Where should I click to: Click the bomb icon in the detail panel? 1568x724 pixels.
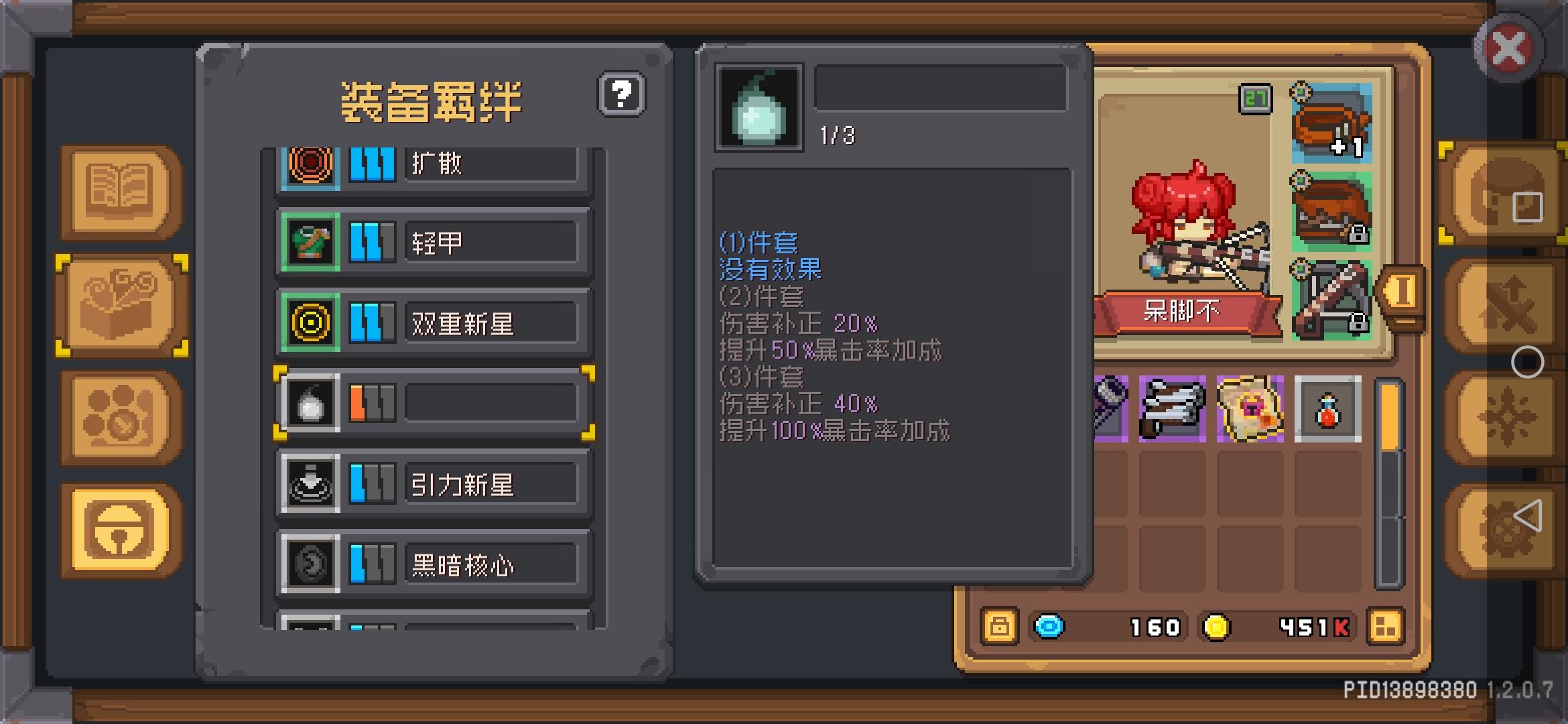pyautogui.click(x=759, y=106)
